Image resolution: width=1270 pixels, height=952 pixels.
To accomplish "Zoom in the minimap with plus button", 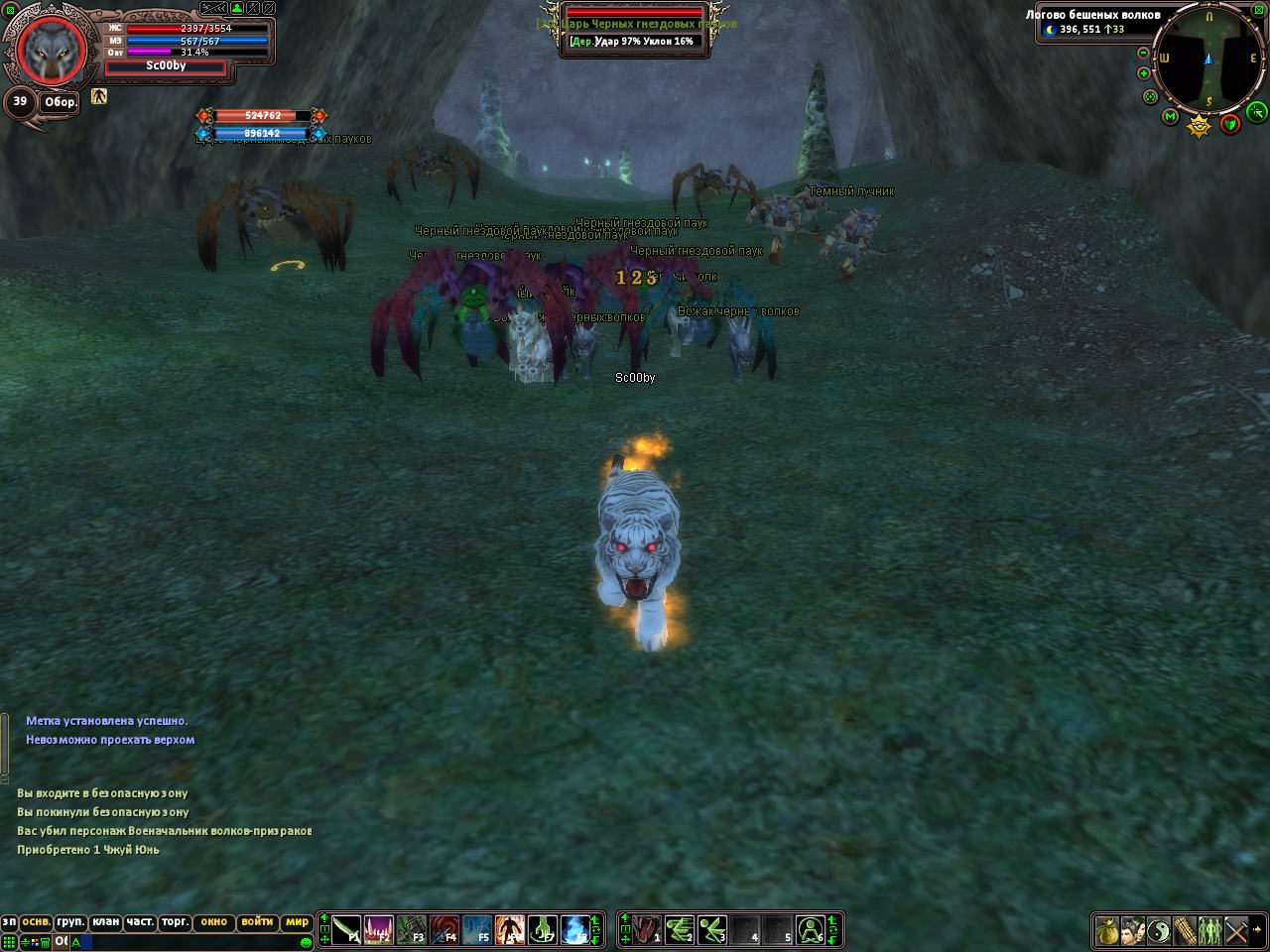I will [1143, 73].
